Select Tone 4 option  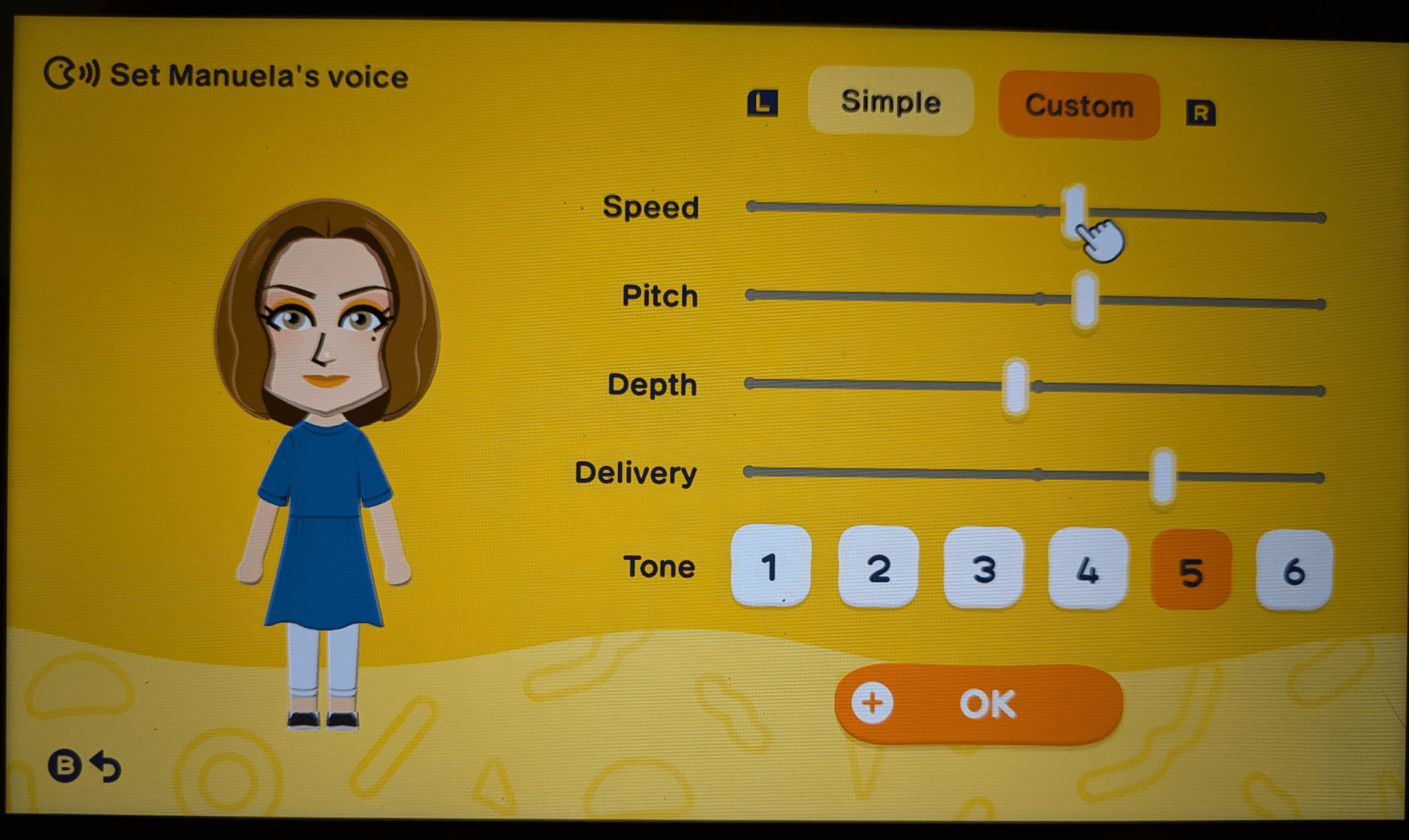point(1088,568)
